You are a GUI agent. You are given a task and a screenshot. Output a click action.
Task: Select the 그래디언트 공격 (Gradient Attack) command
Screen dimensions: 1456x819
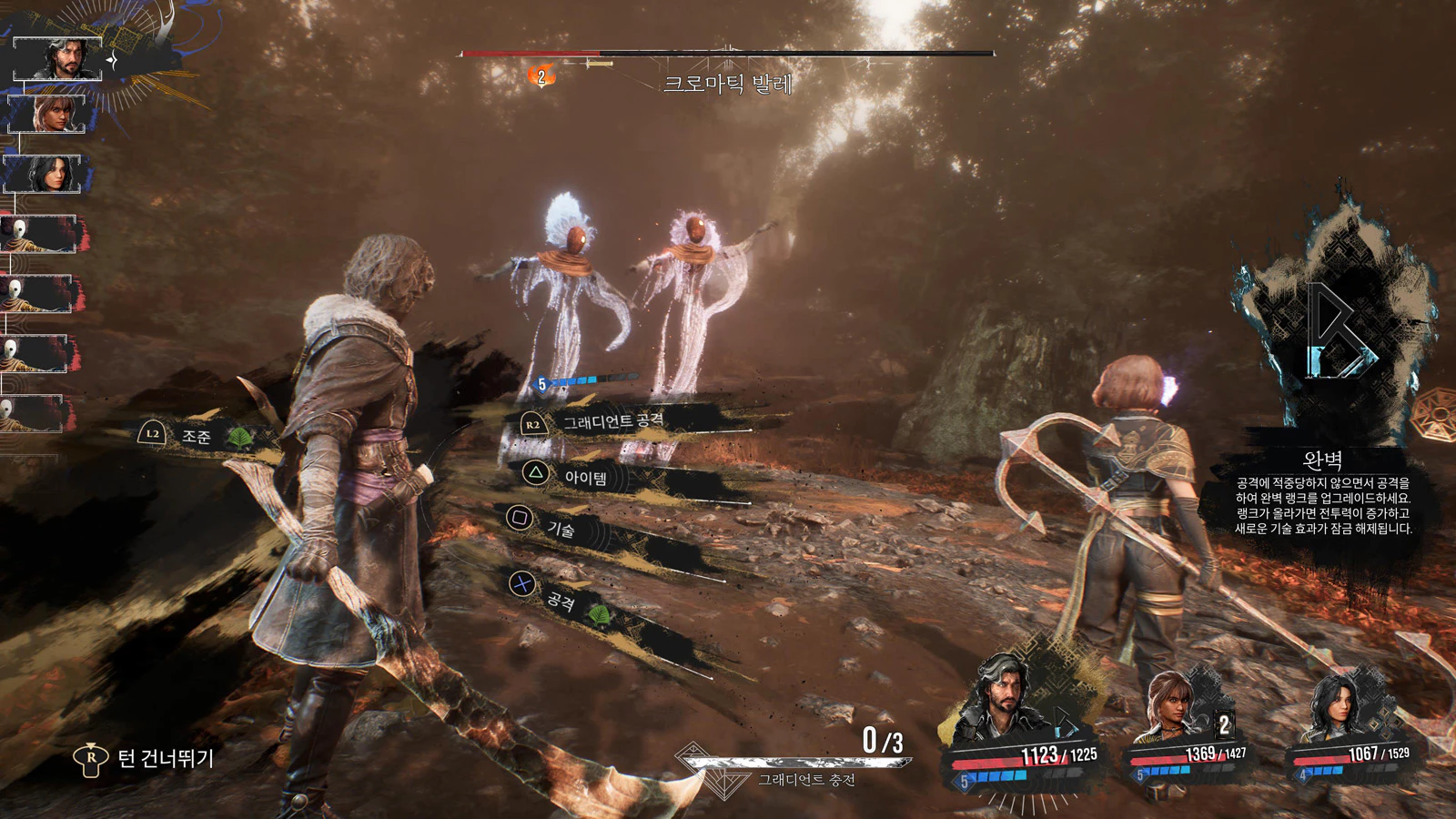tap(612, 422)
